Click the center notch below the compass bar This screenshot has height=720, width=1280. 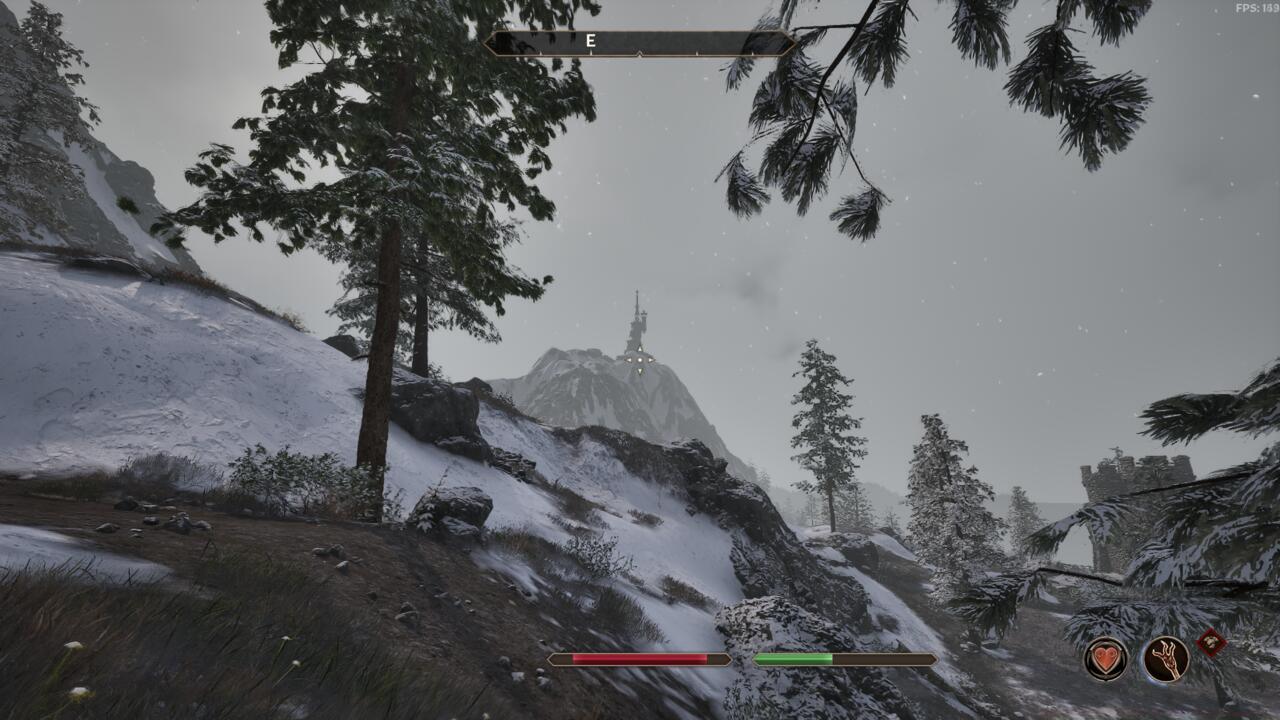pyautogui.click(x=640, y=56)
